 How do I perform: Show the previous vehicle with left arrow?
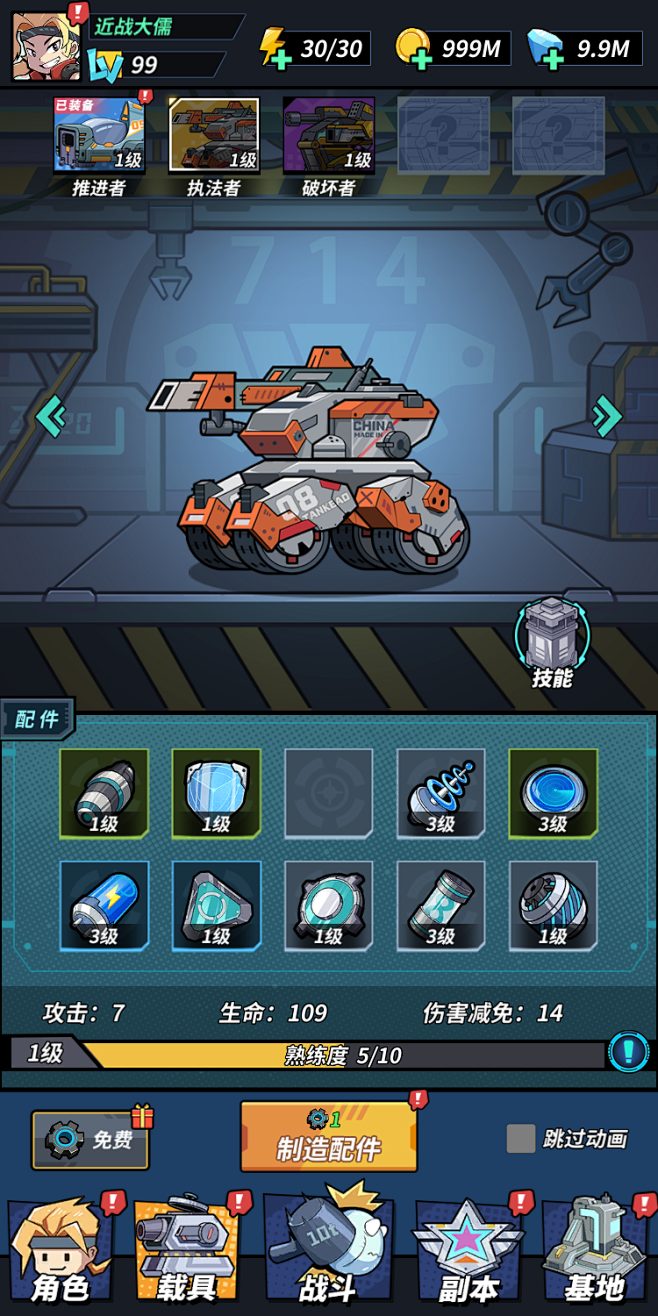(x=51, y=415)
